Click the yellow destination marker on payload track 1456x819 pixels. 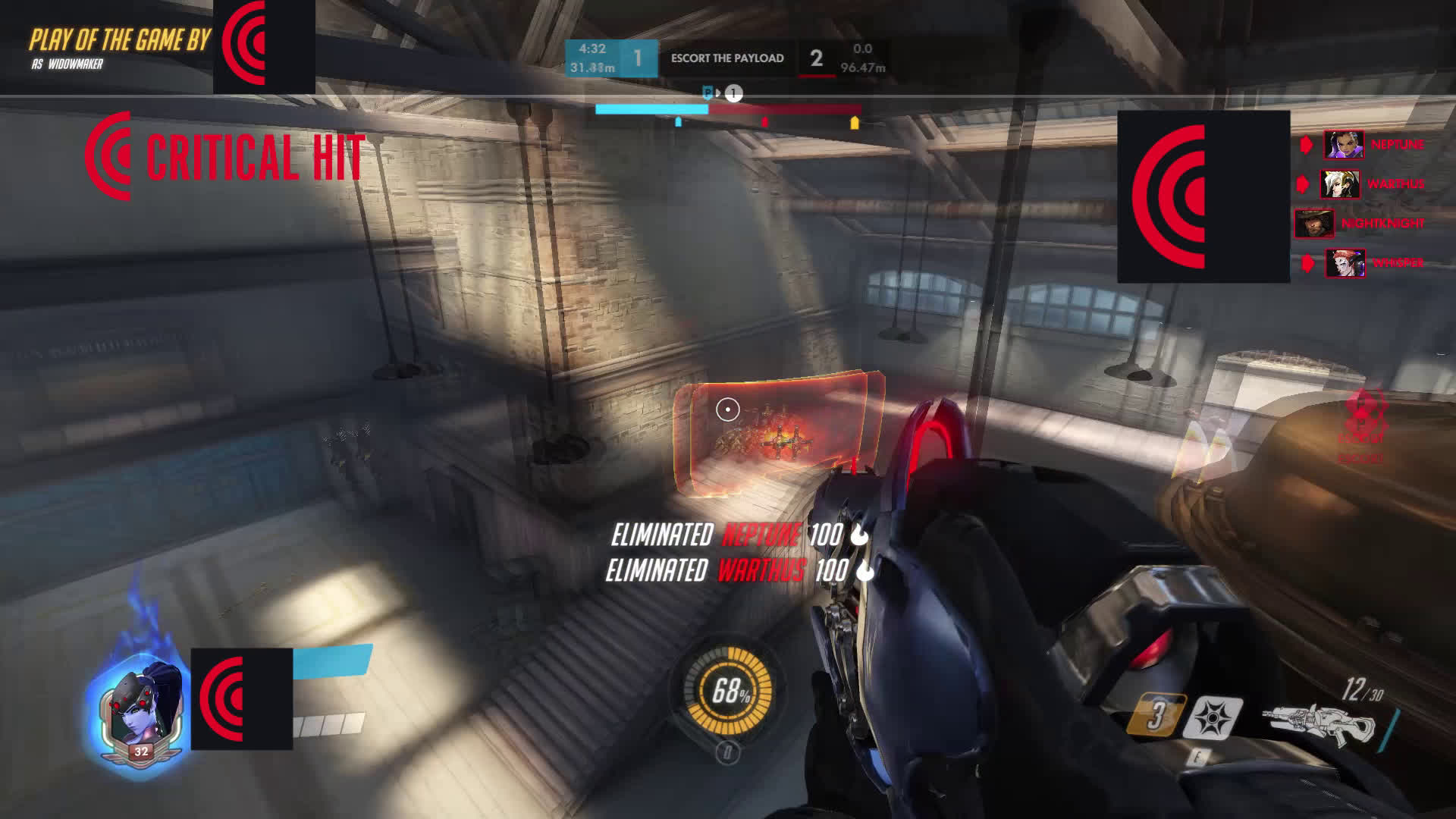855,122
